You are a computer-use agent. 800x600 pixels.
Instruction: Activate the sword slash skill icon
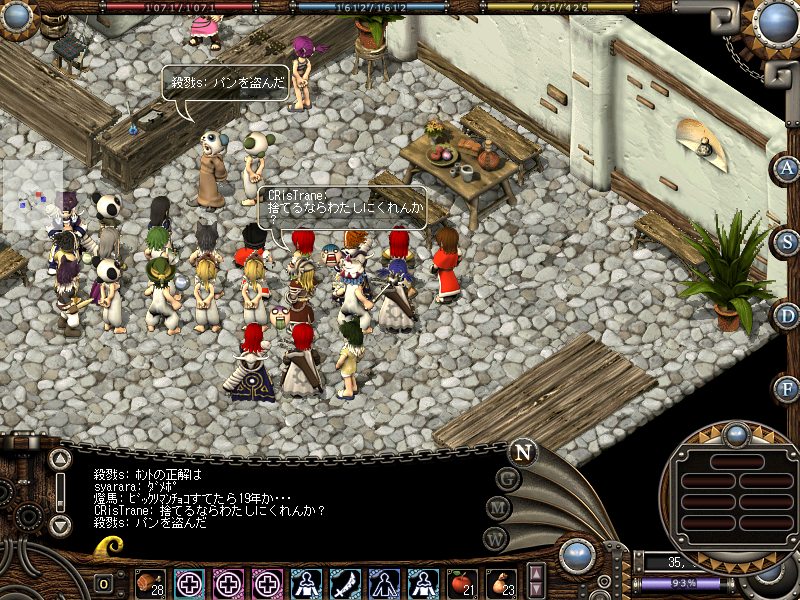[x=345, y=583]
